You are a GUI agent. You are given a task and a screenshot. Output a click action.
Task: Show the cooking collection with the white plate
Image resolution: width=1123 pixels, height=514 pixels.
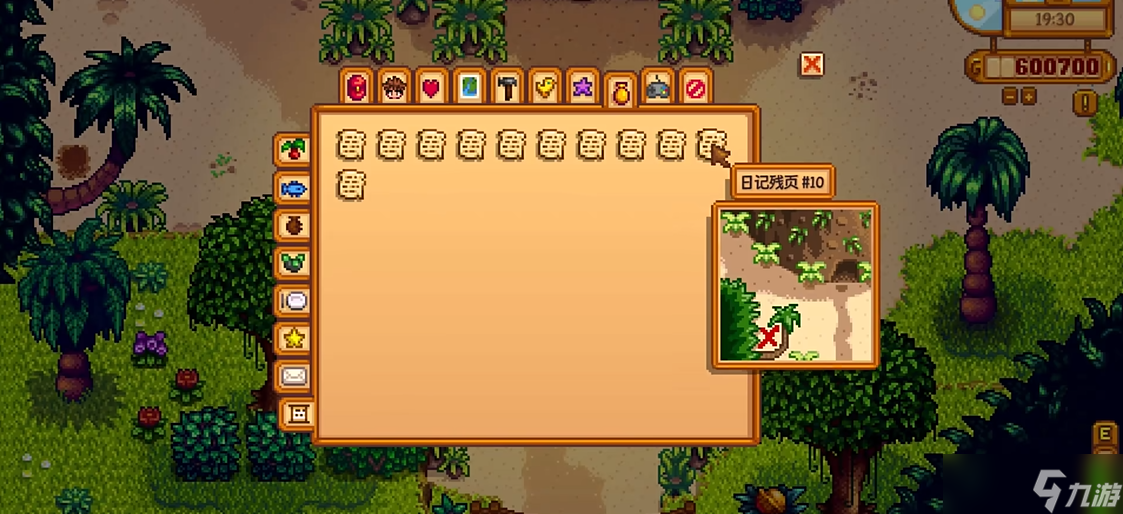click(x=294, y=301)
